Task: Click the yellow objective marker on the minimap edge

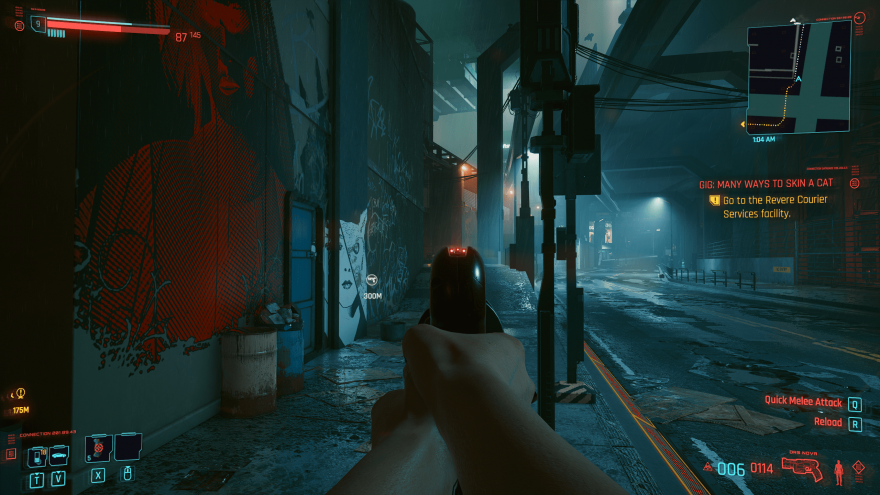Action: [743, 125]
